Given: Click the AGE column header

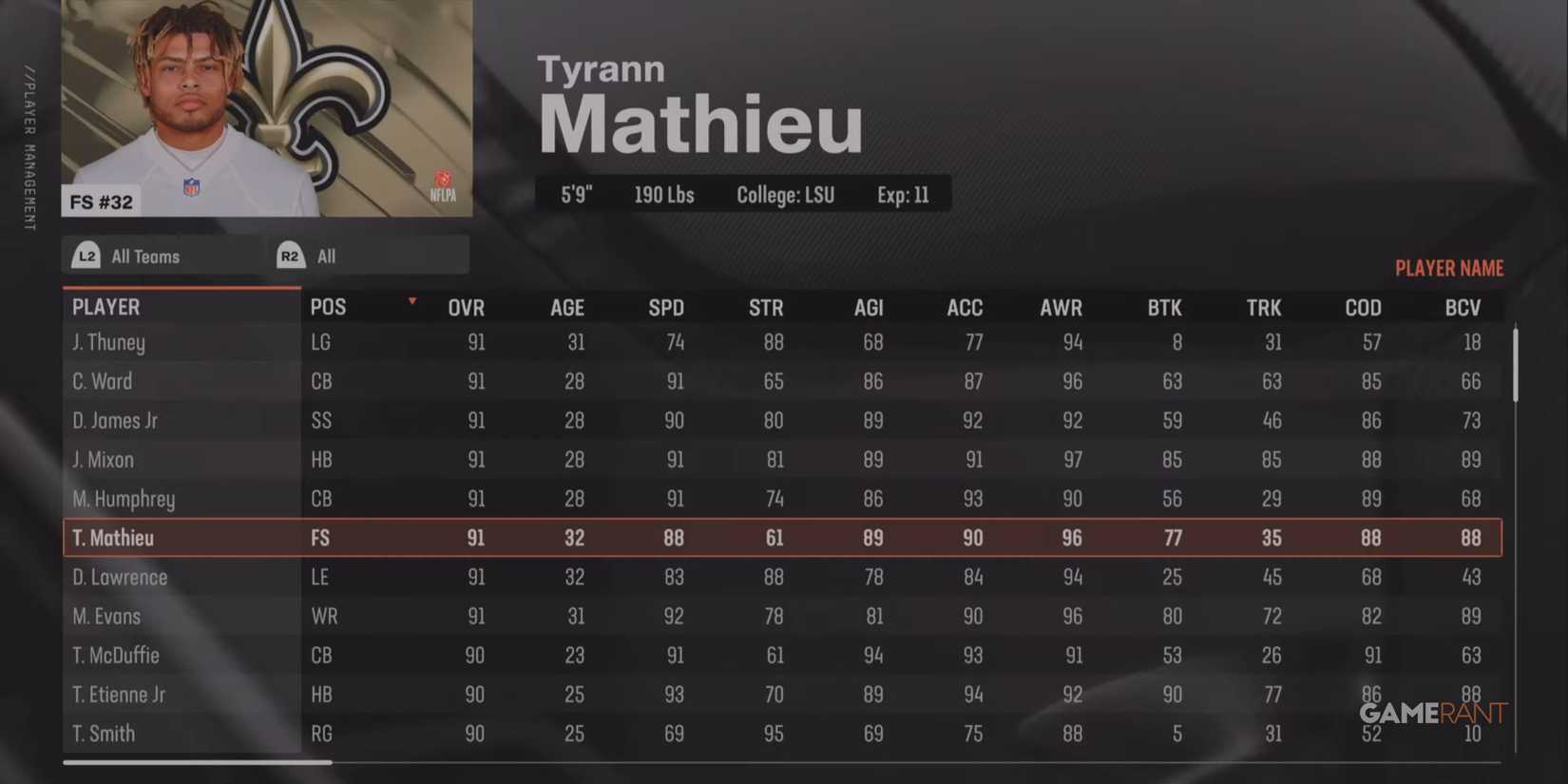Looking at the screenshot, I should [566, 307].
